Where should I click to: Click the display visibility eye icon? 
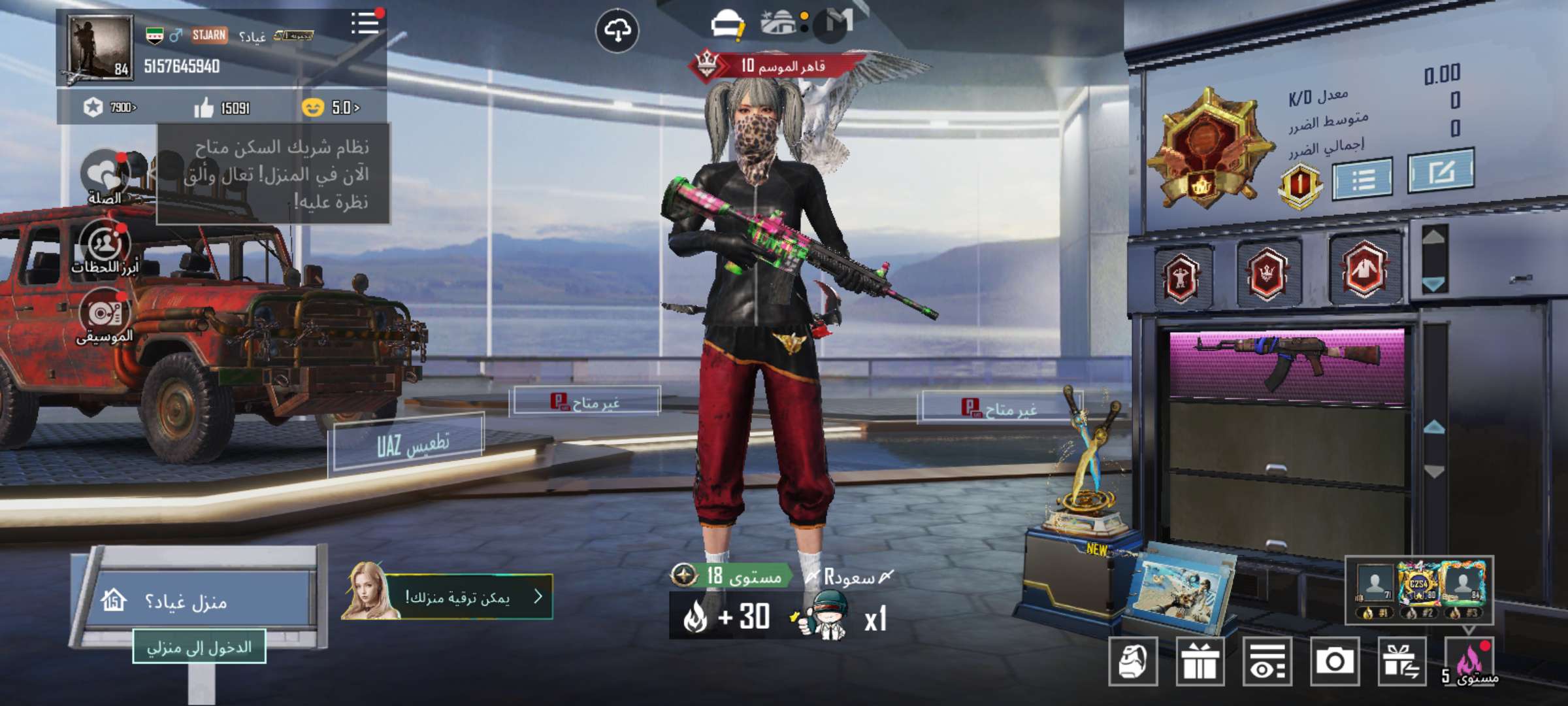(x=1267, y=662)
